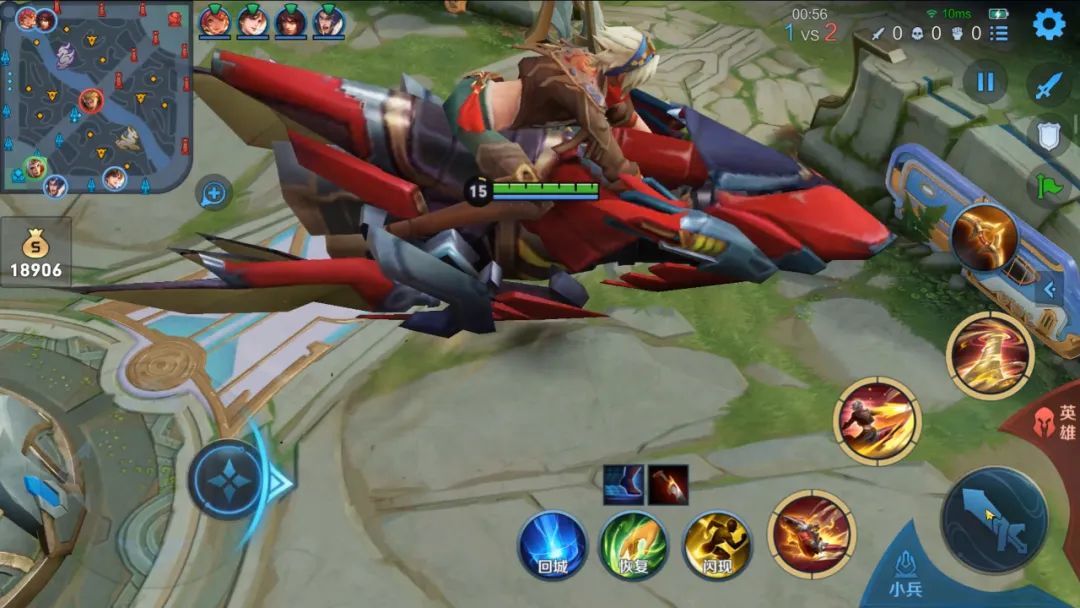Pause the match with the pause button
The image size is (1080, 608).
[985, 82]
